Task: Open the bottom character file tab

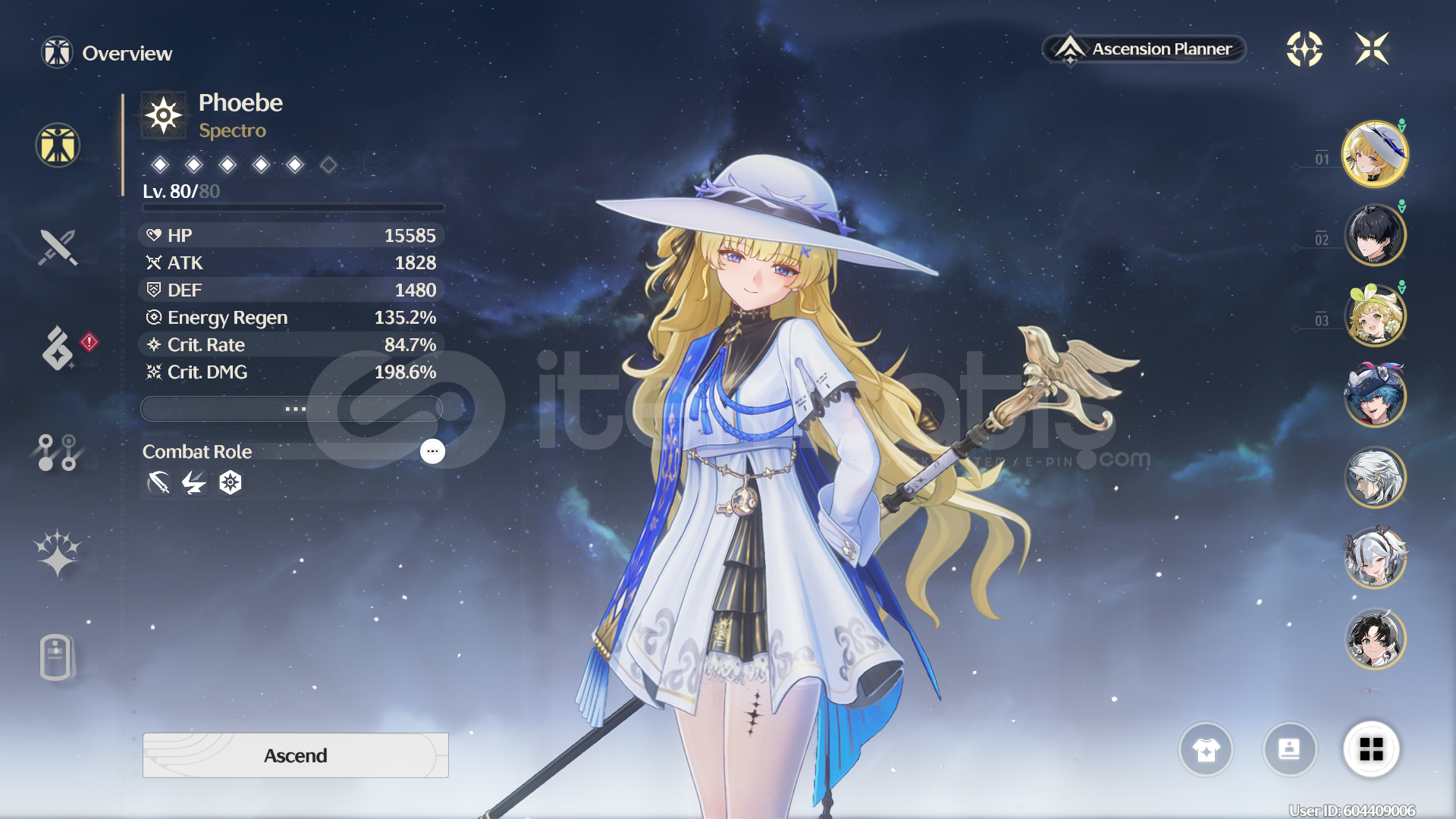Action: [x=56, y=657]
